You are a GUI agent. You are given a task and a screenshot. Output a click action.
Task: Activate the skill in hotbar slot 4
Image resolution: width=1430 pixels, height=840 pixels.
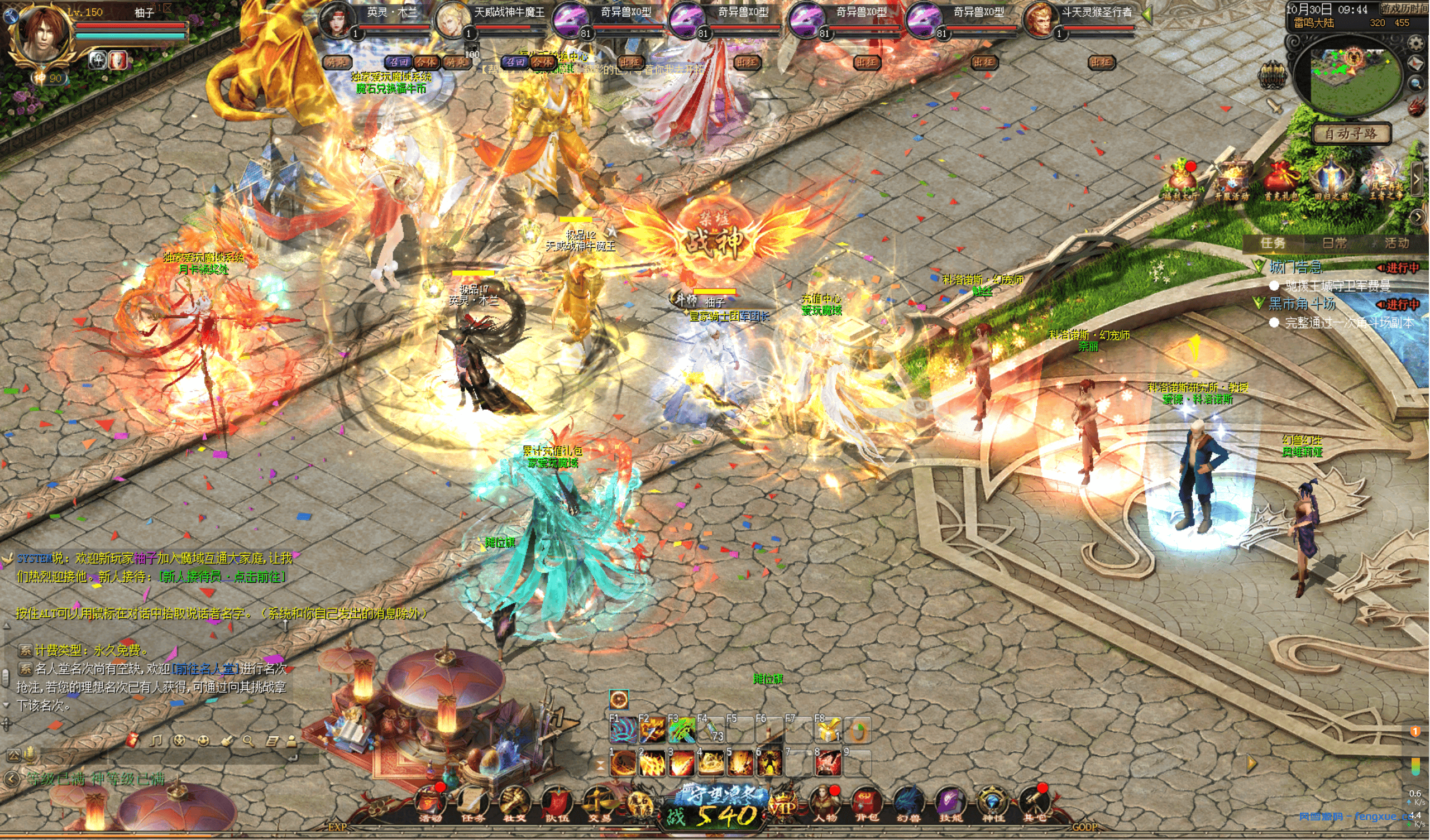709,764
